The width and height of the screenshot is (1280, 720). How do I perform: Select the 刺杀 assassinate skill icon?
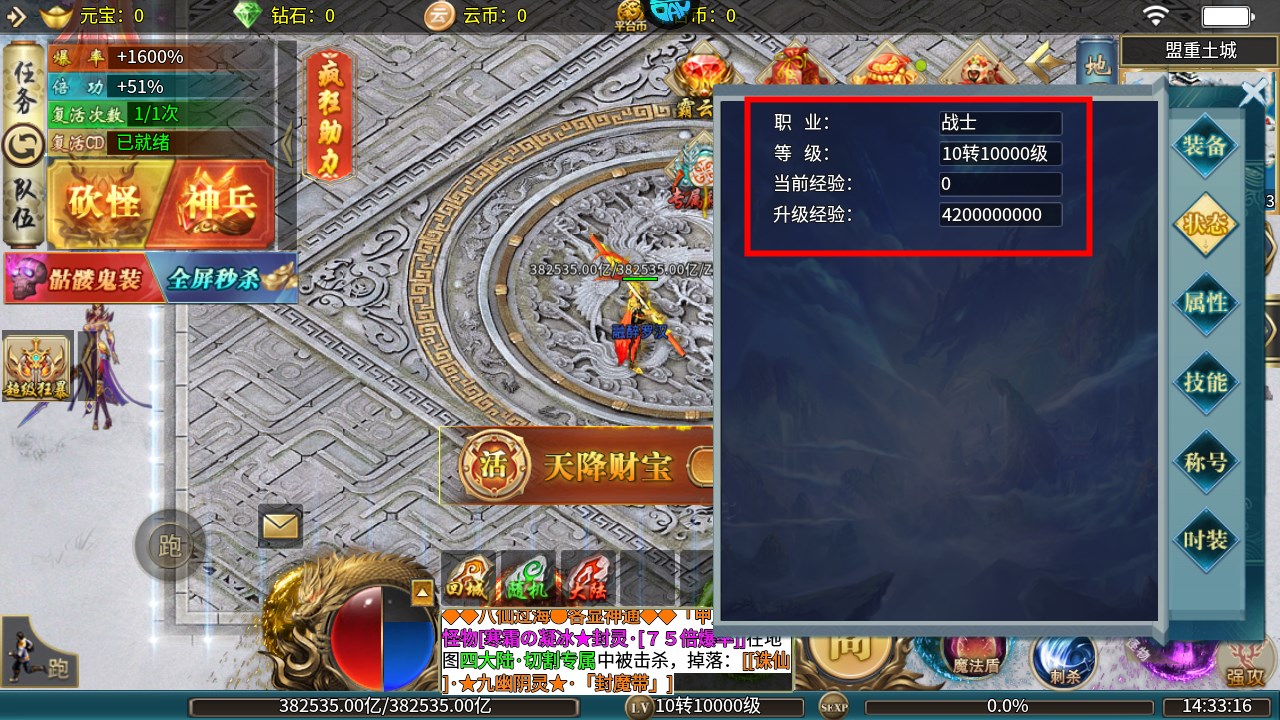click(1063, 658)
